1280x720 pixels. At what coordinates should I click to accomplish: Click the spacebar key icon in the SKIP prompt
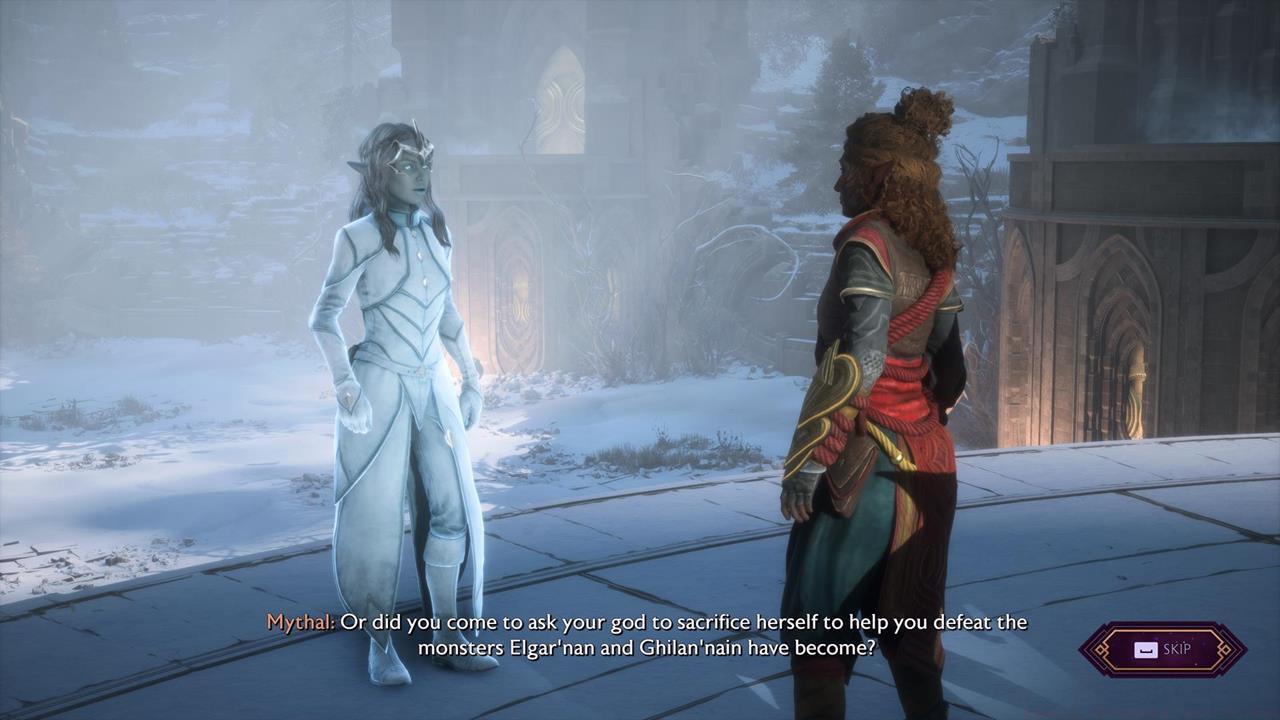1146,649
